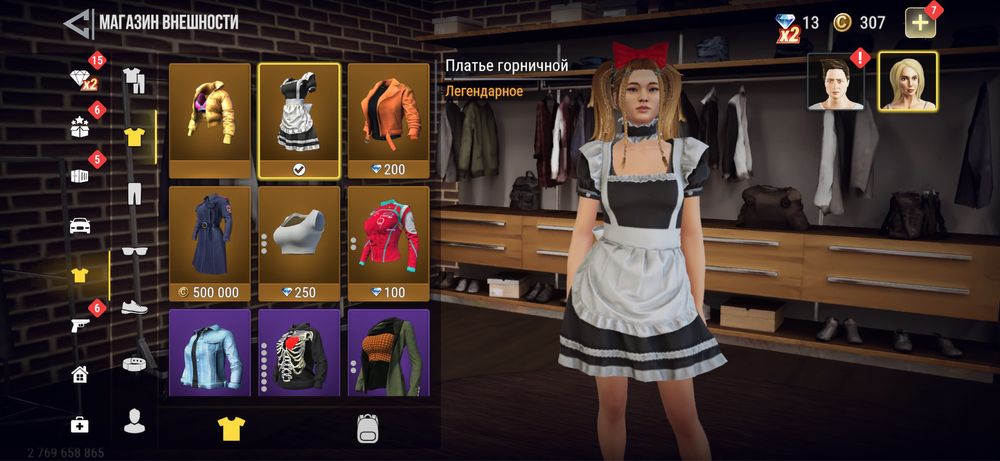Show the sunglasses accessory category
Screen dimensions: 1000x461
[x=134, y=250]
